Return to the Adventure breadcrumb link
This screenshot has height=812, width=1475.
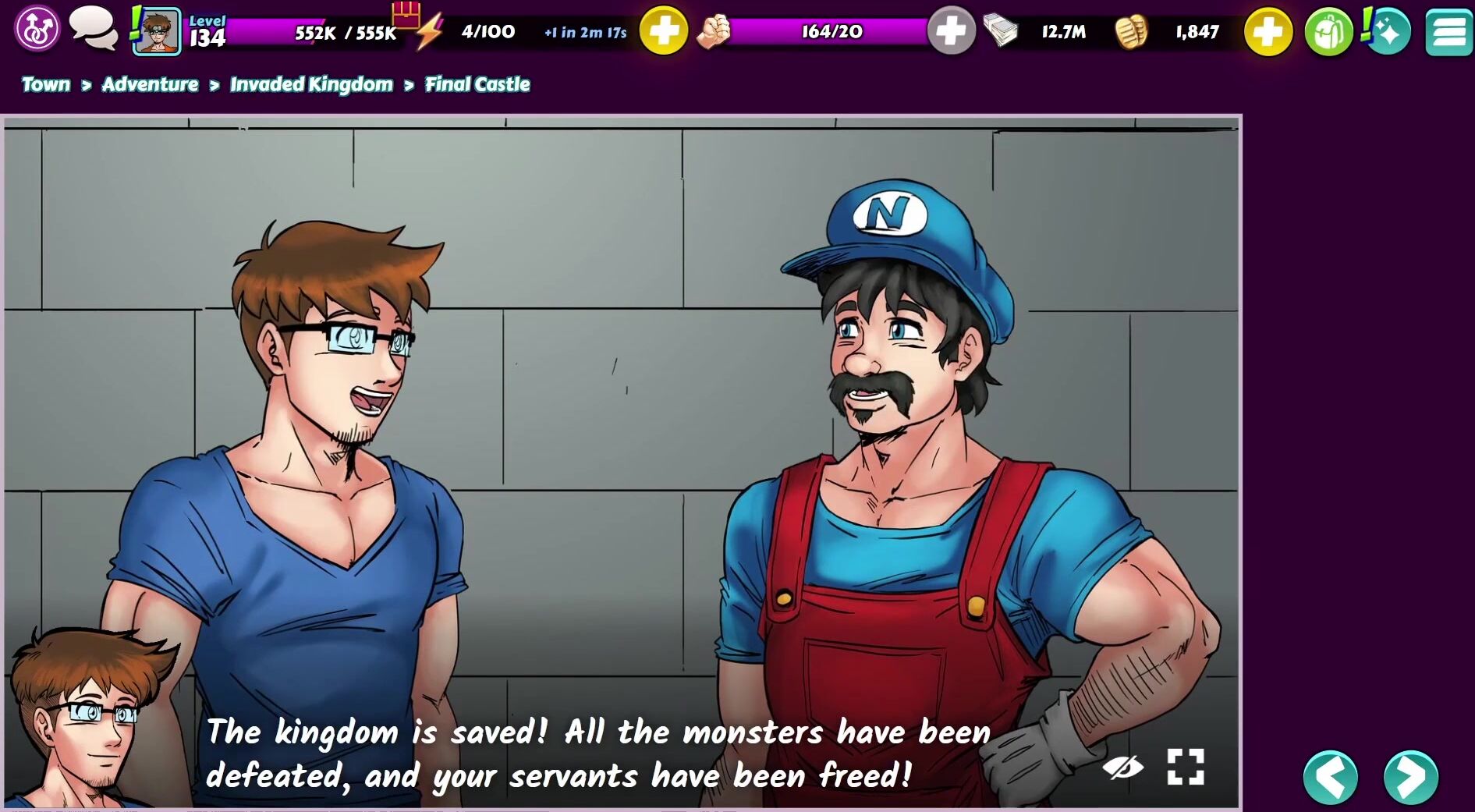(150, 84)
